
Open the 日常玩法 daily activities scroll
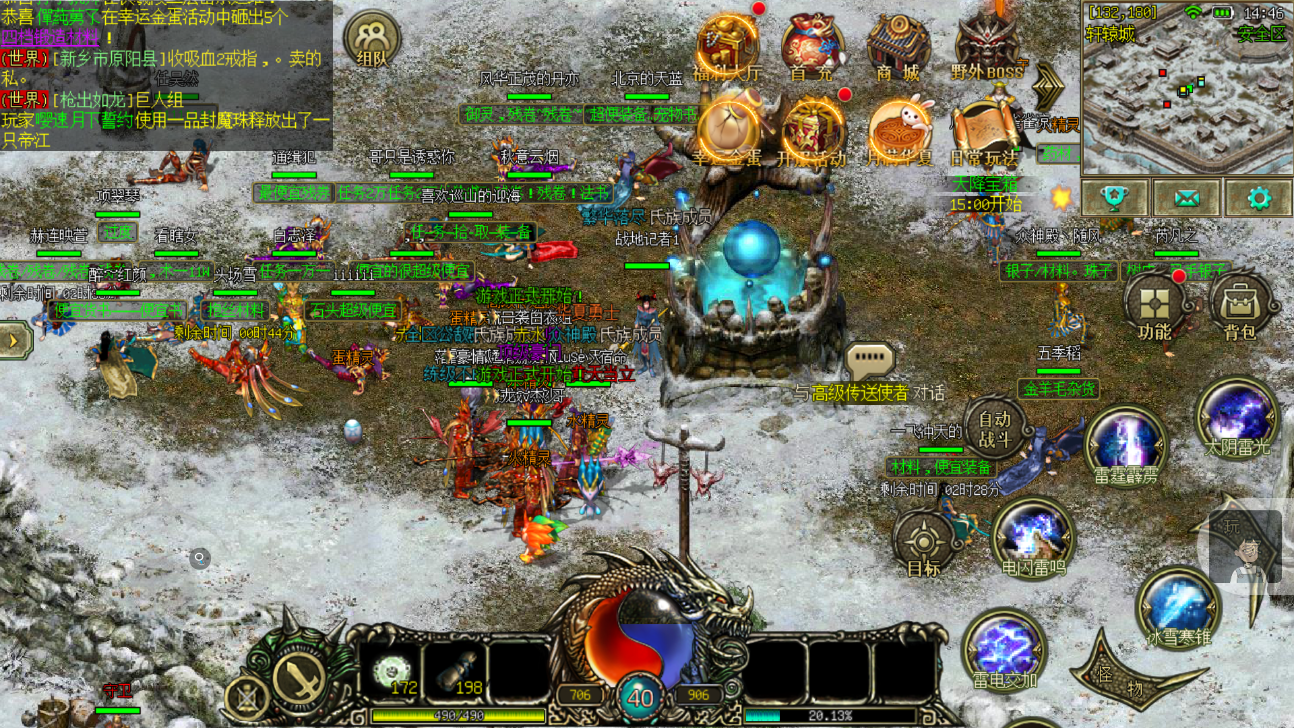(984, 130)
